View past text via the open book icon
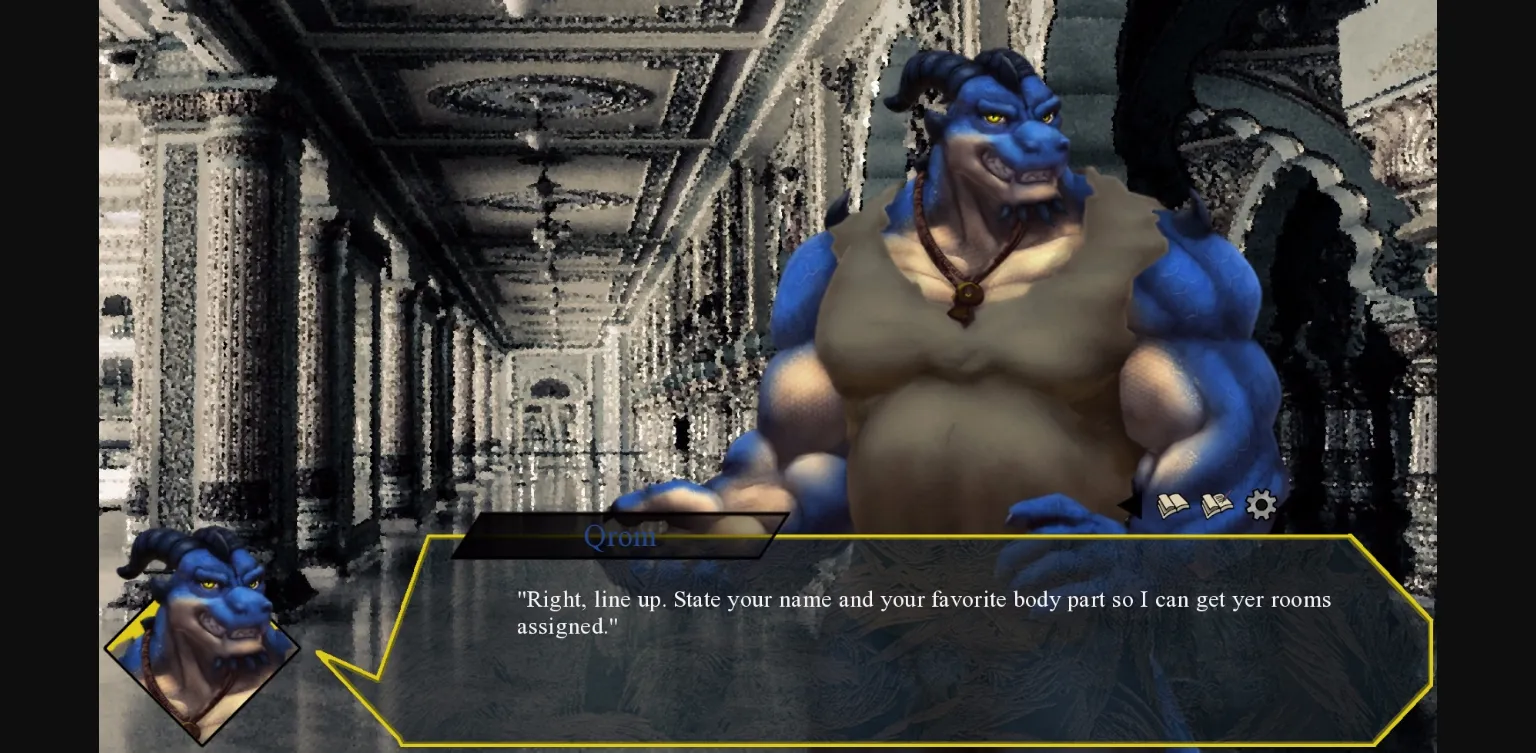Viewport: 1536px width, 753px height. tap(1172, 505)
